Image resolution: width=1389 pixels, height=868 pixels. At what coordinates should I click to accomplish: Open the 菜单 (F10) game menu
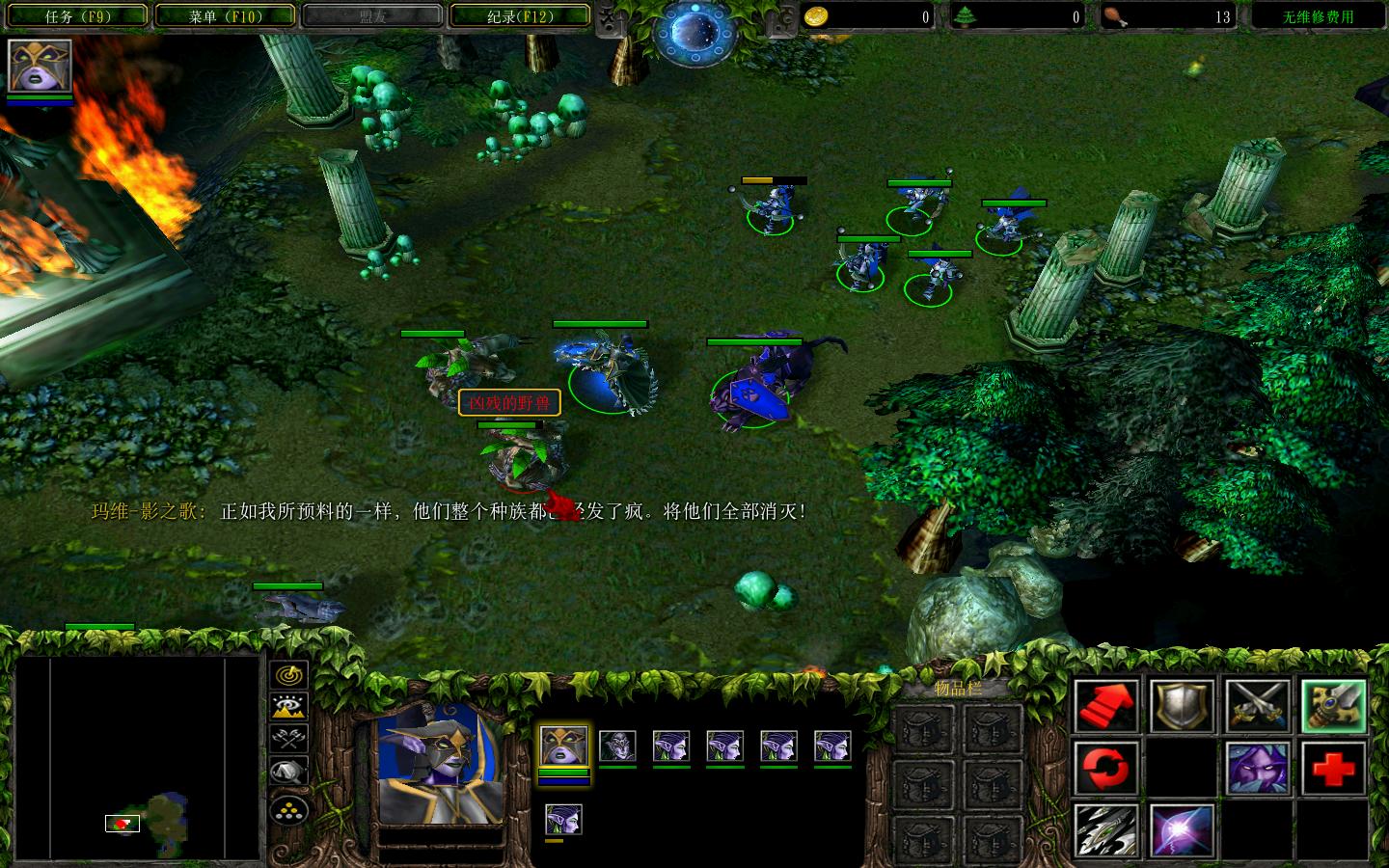click(227, 15)
